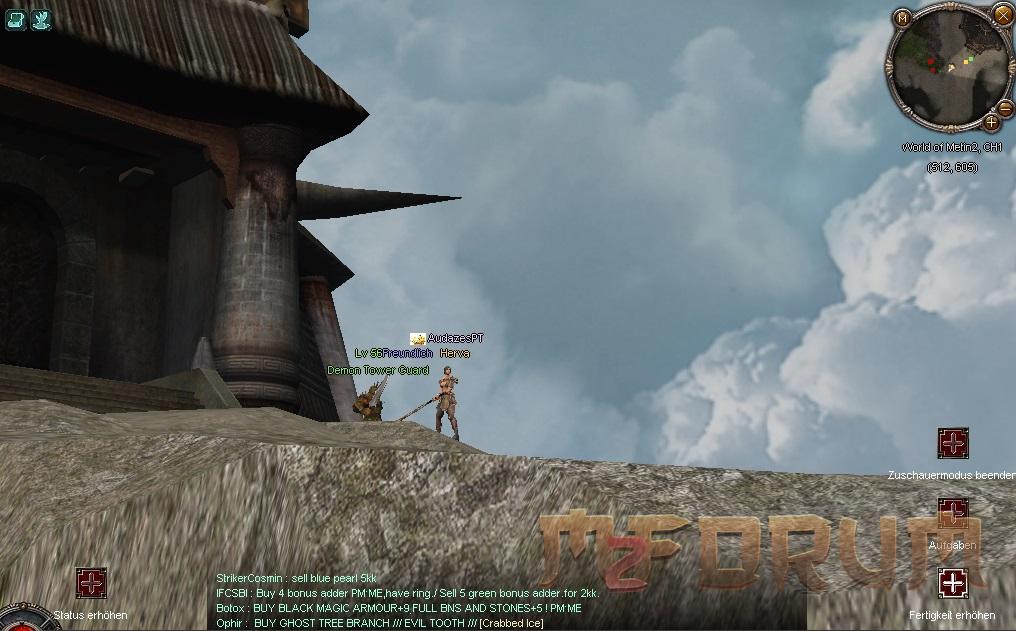This screenshot has width=1016, height=631.
Task: Zoom in the minimap with plus button
Action: pyautogui.click(x=991, y=122)
